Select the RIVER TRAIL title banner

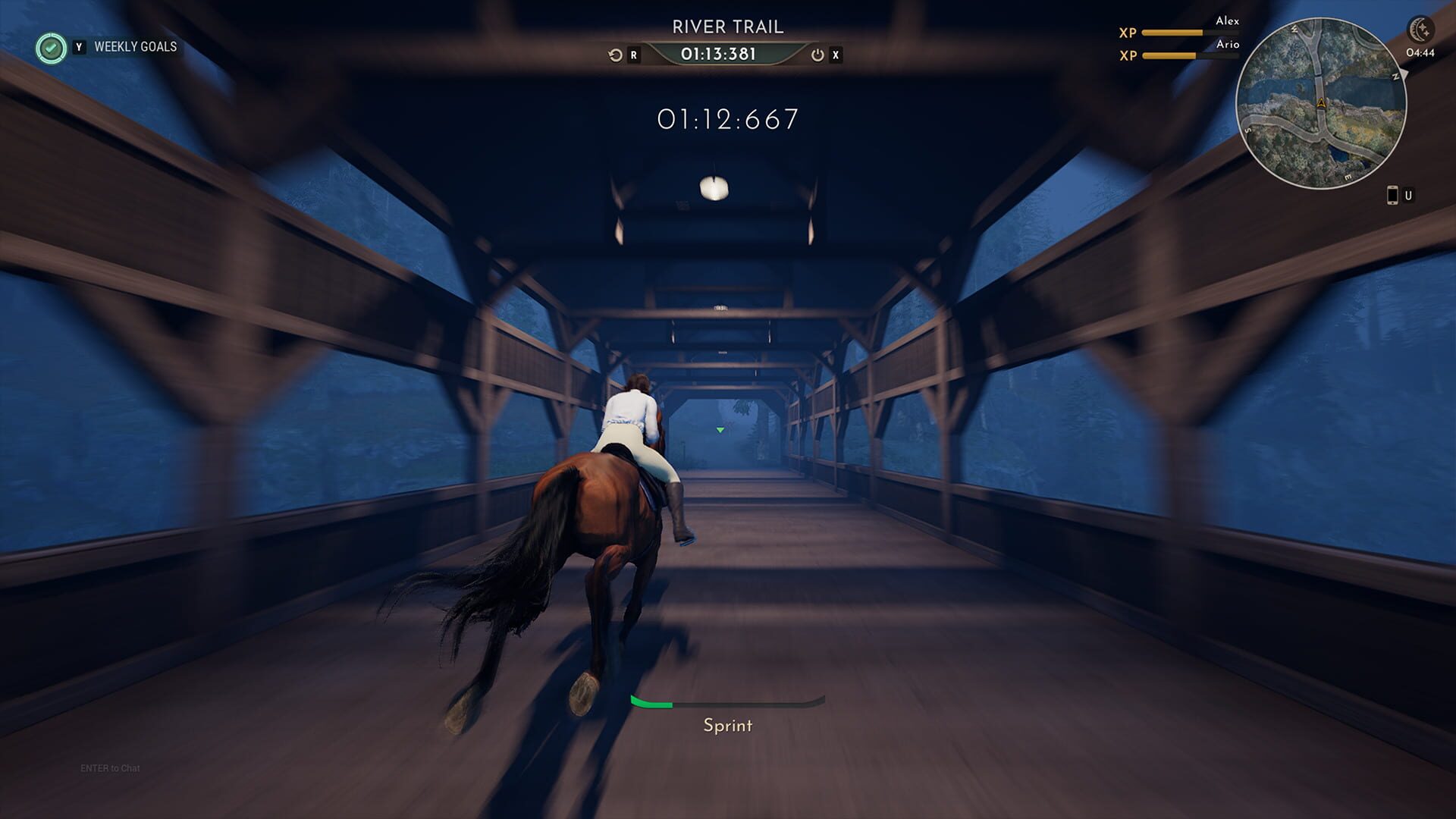726,26
